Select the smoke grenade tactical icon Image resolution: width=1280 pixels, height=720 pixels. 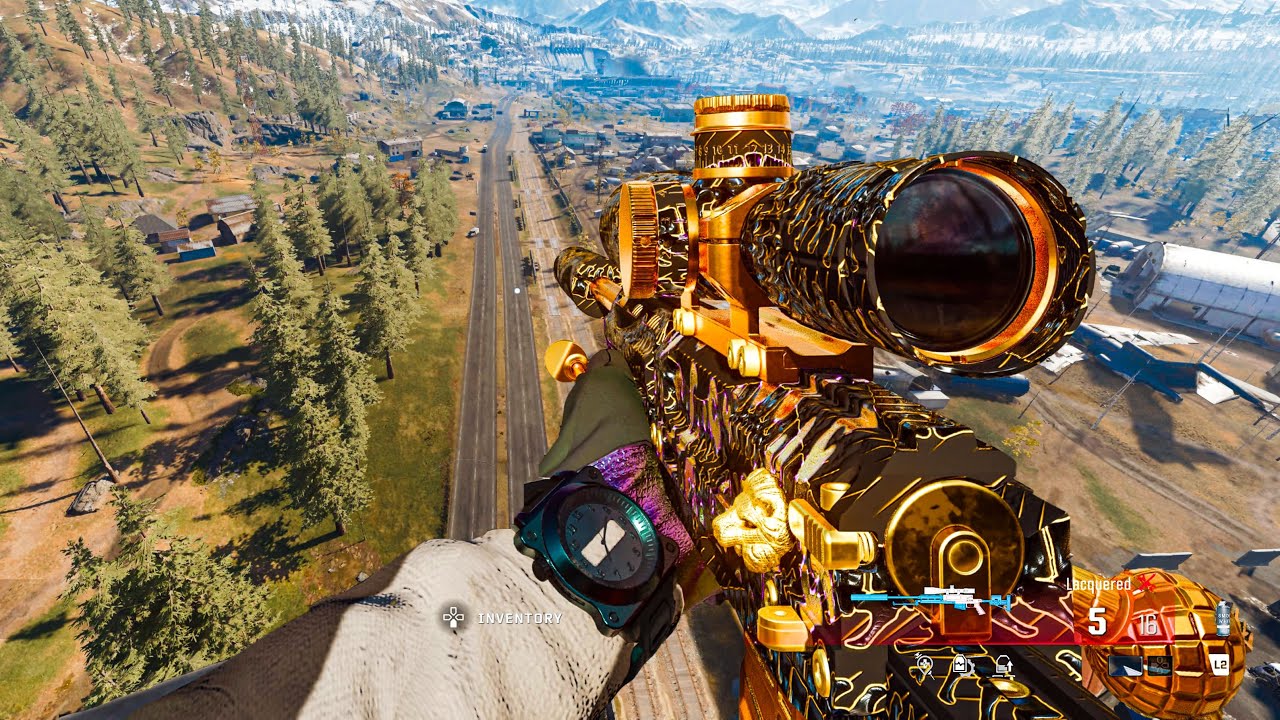tap(1222, 618)
